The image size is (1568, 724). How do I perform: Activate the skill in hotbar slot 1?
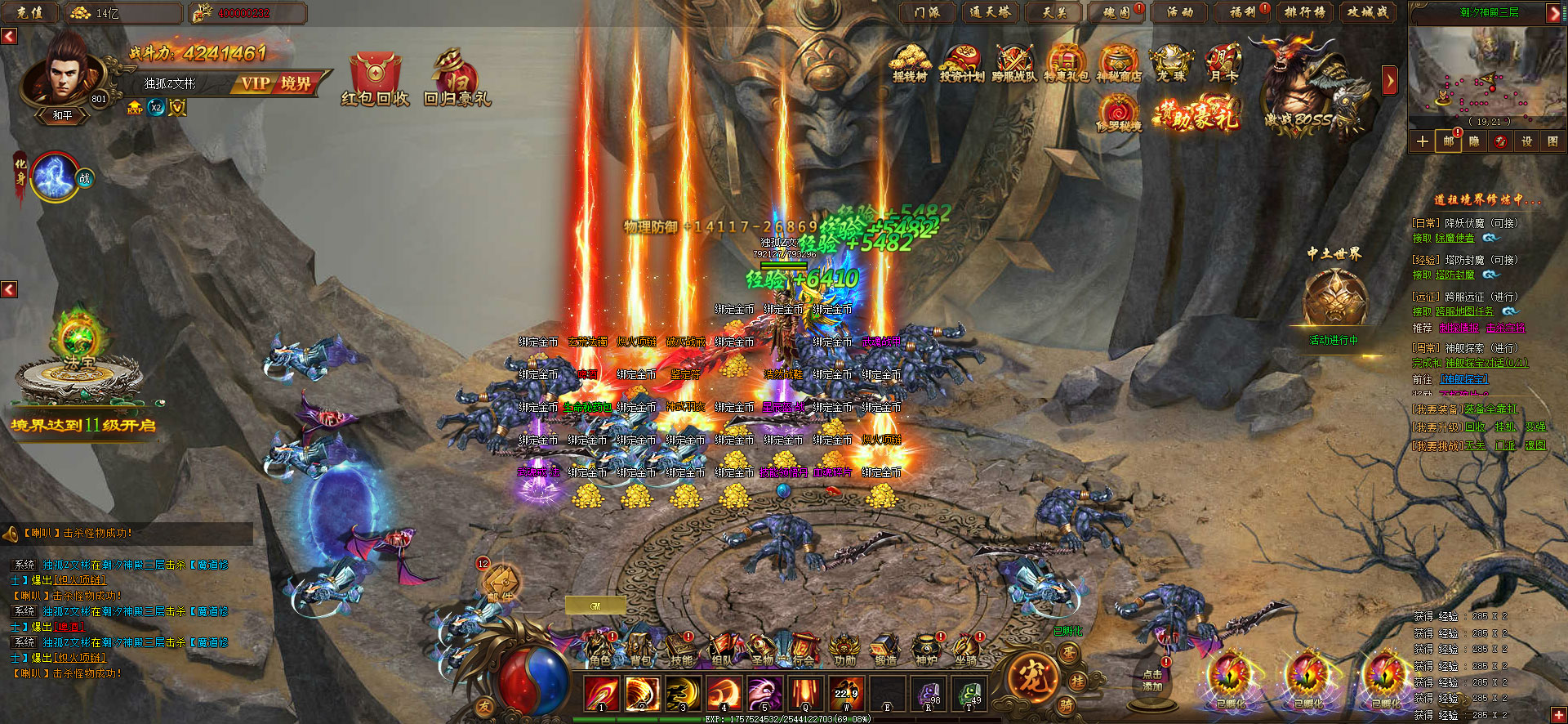602,694
